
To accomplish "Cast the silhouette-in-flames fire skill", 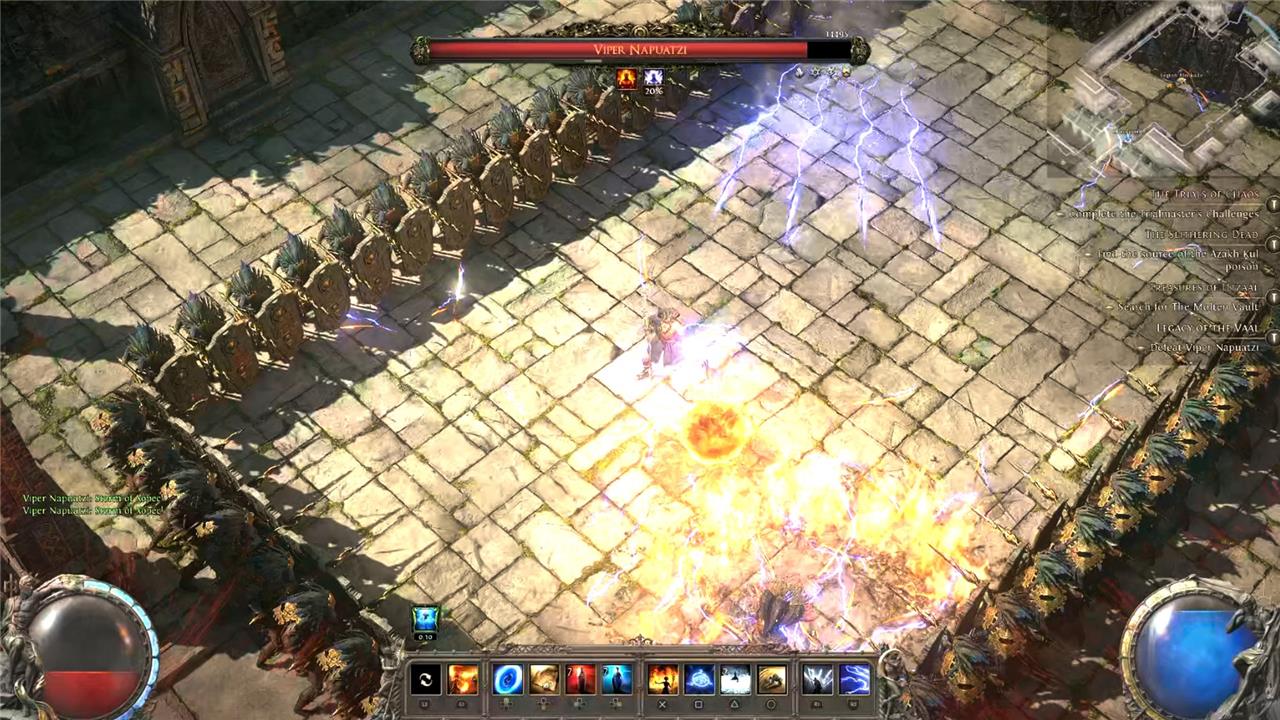I will tap(663, 680).
